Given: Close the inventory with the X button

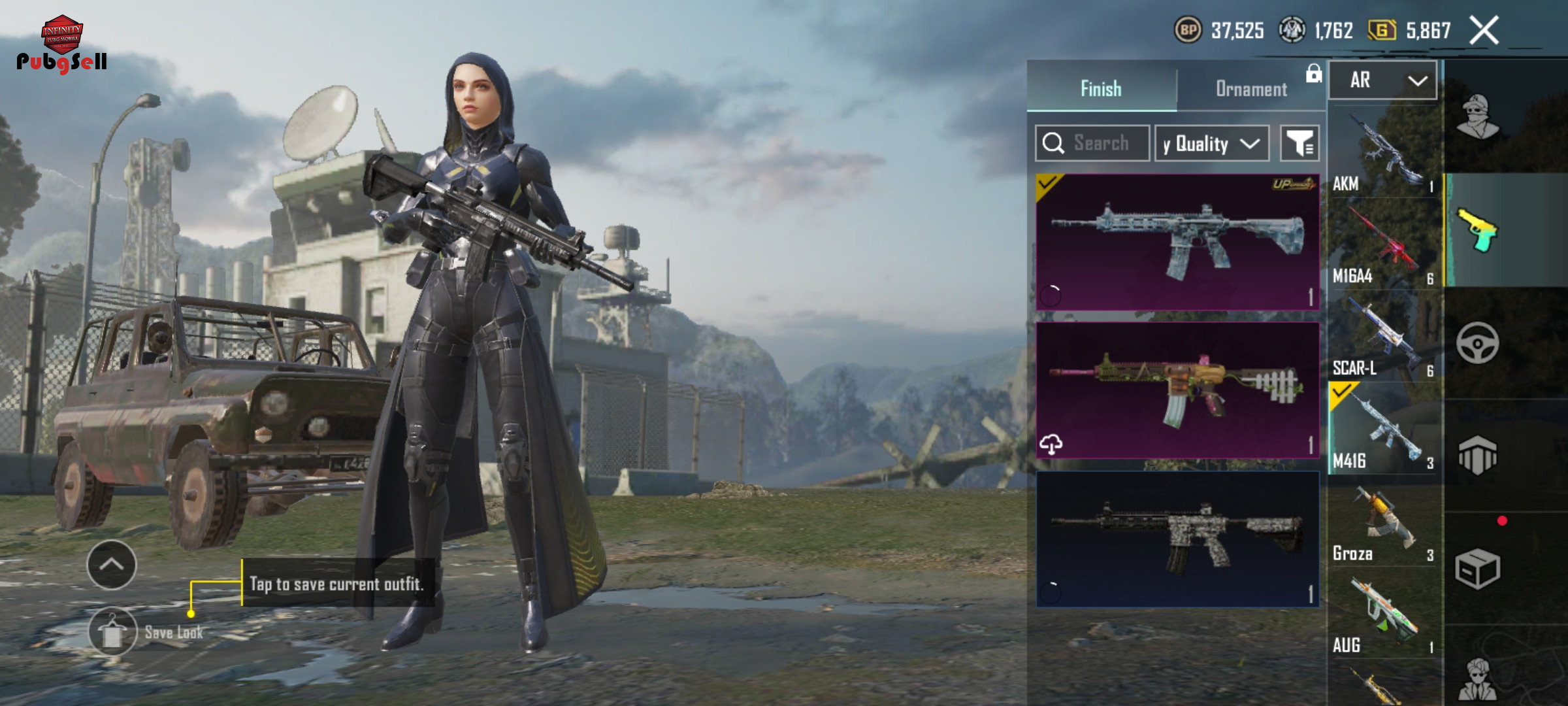Looking at the screenshot, I should (x=1484, y=30).
